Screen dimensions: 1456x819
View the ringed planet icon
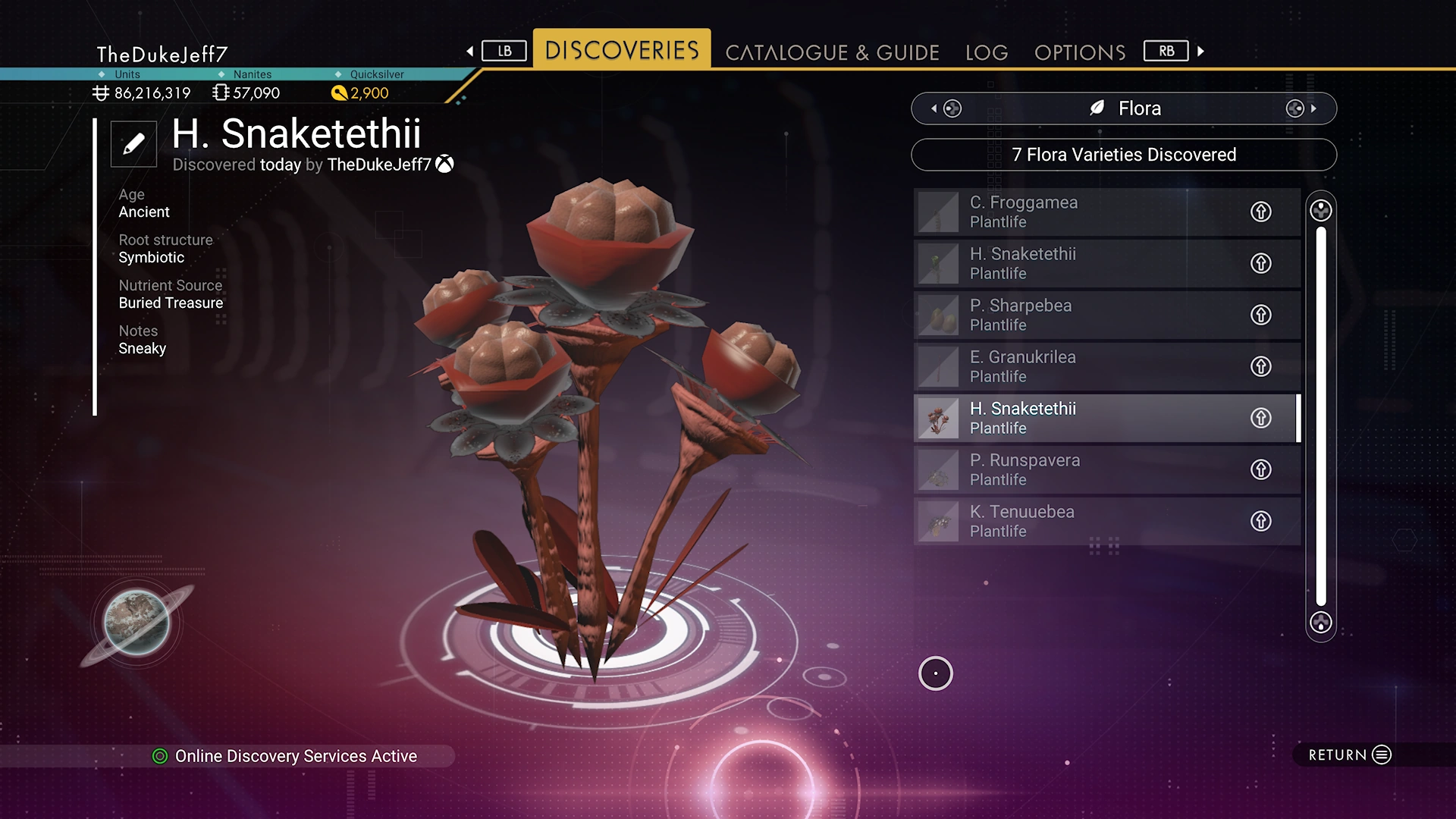click(137, 623)
